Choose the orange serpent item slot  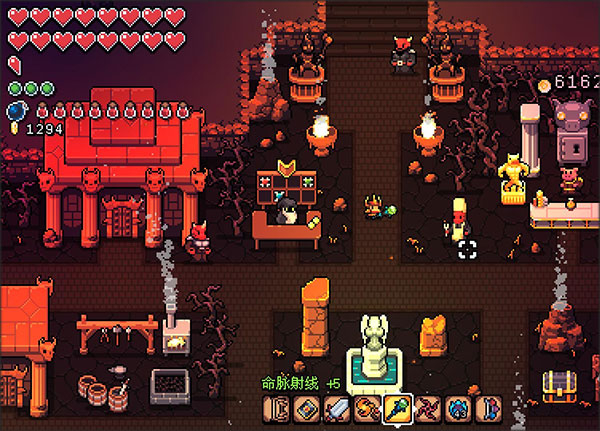(x=367, y=410)
